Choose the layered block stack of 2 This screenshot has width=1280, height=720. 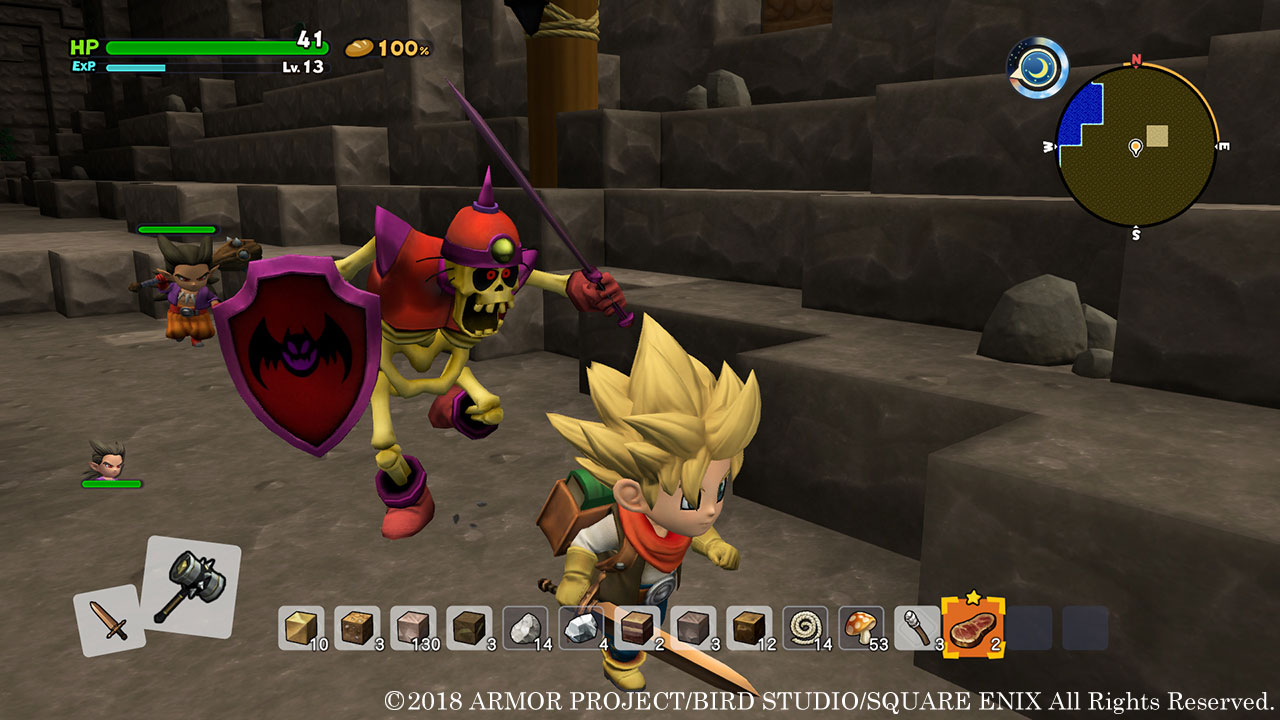pos(637,628)
